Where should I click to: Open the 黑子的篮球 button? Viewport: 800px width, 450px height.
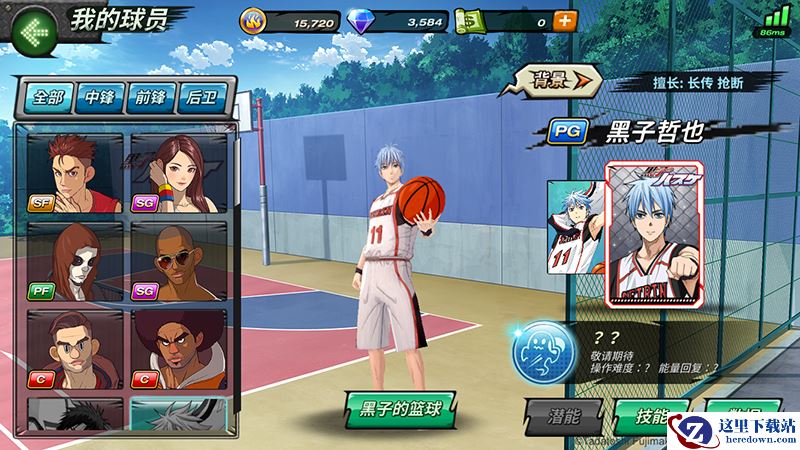click(x=393, y=407)
